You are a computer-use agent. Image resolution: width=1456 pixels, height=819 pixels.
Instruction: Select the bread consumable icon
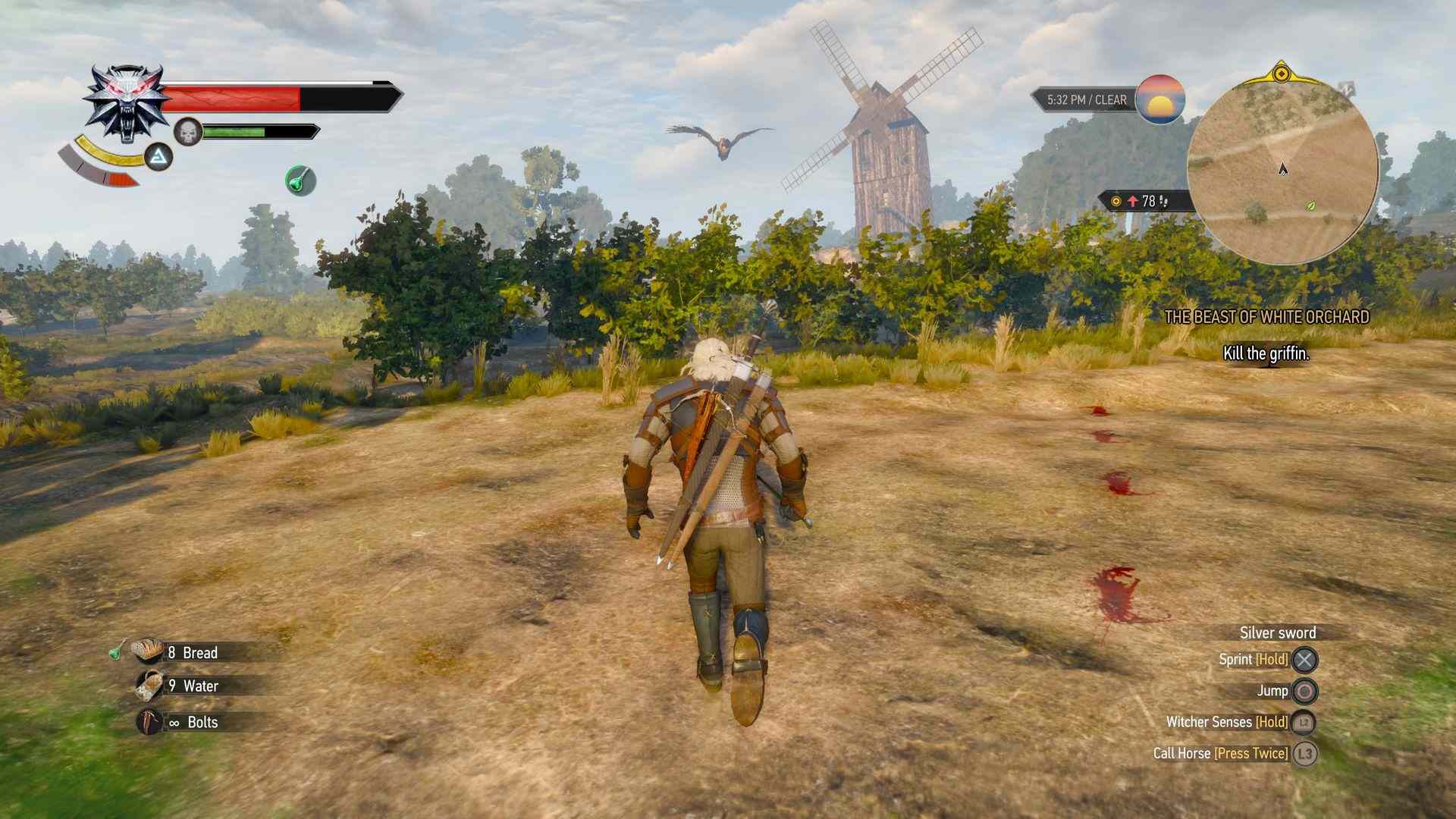point(146,652)
